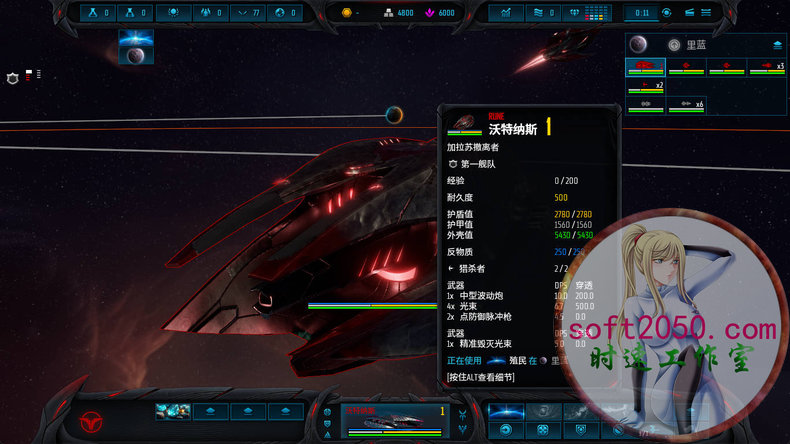The width and height of the screenshot is (790, 444).
Task: Select the ship portrait in bottom-left queue
Action: (174, 411)
